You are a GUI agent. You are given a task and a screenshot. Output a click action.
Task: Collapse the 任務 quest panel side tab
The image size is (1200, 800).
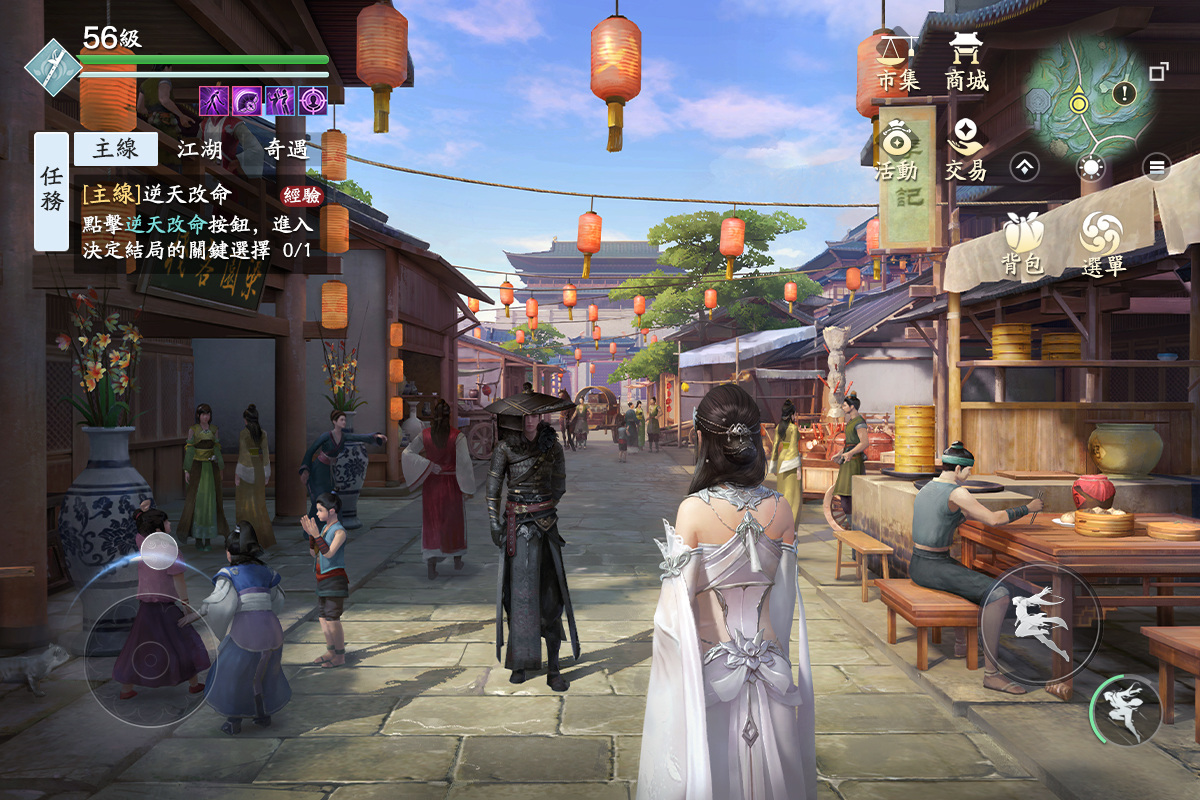click(51, 191)
